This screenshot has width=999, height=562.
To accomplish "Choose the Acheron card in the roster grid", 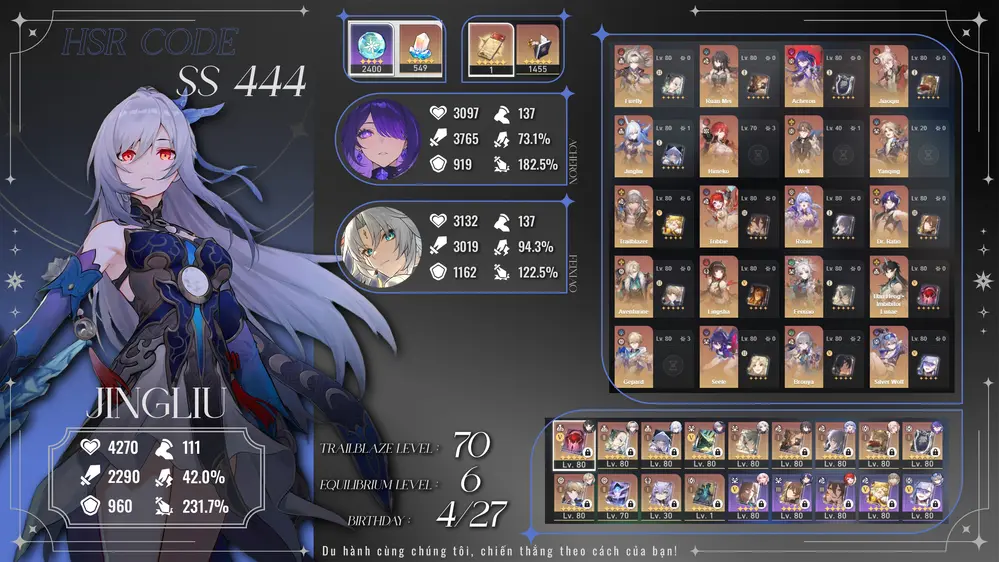I will [804, 75].
